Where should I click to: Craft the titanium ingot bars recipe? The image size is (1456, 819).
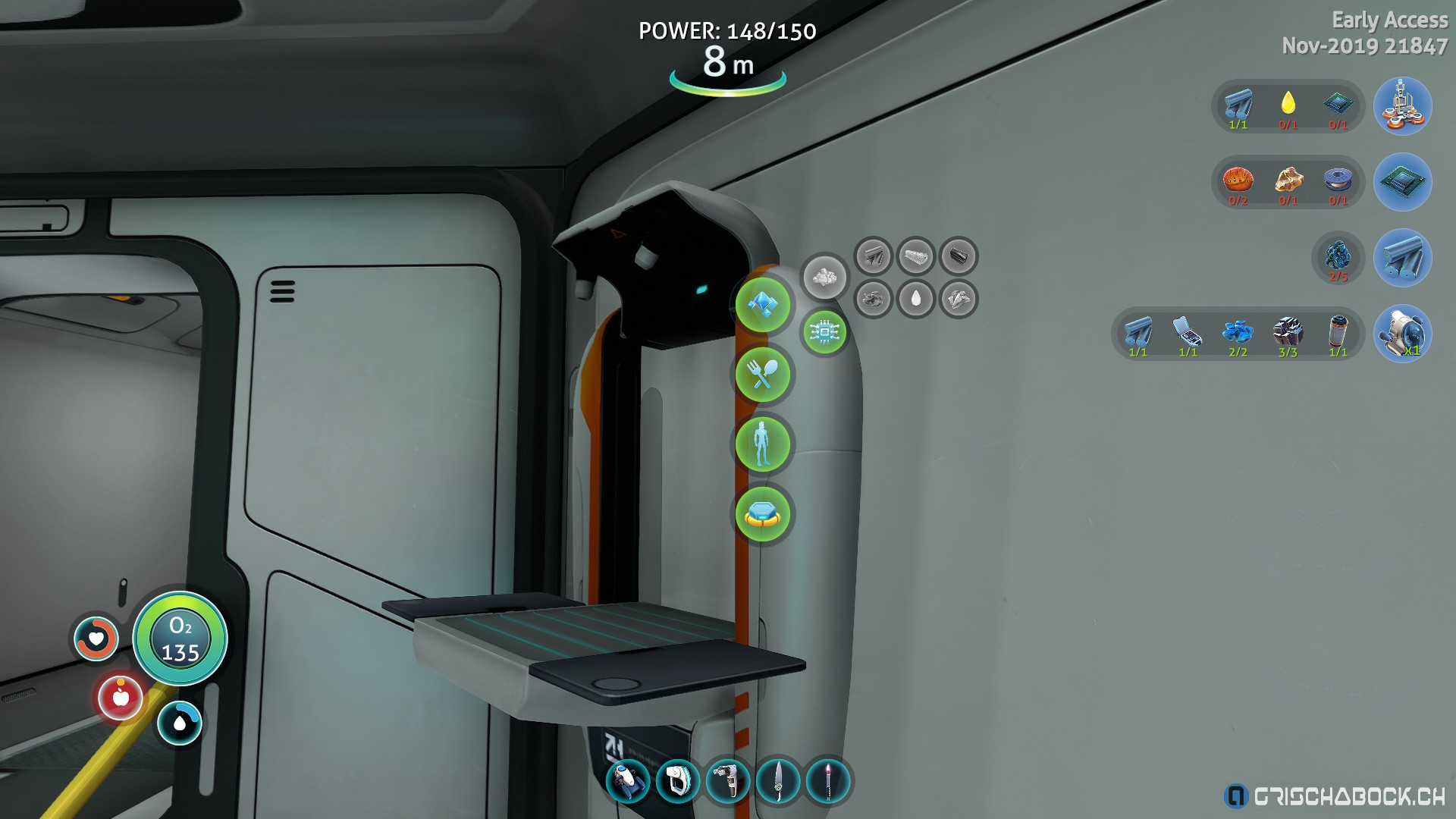click(x=874, y=256)
